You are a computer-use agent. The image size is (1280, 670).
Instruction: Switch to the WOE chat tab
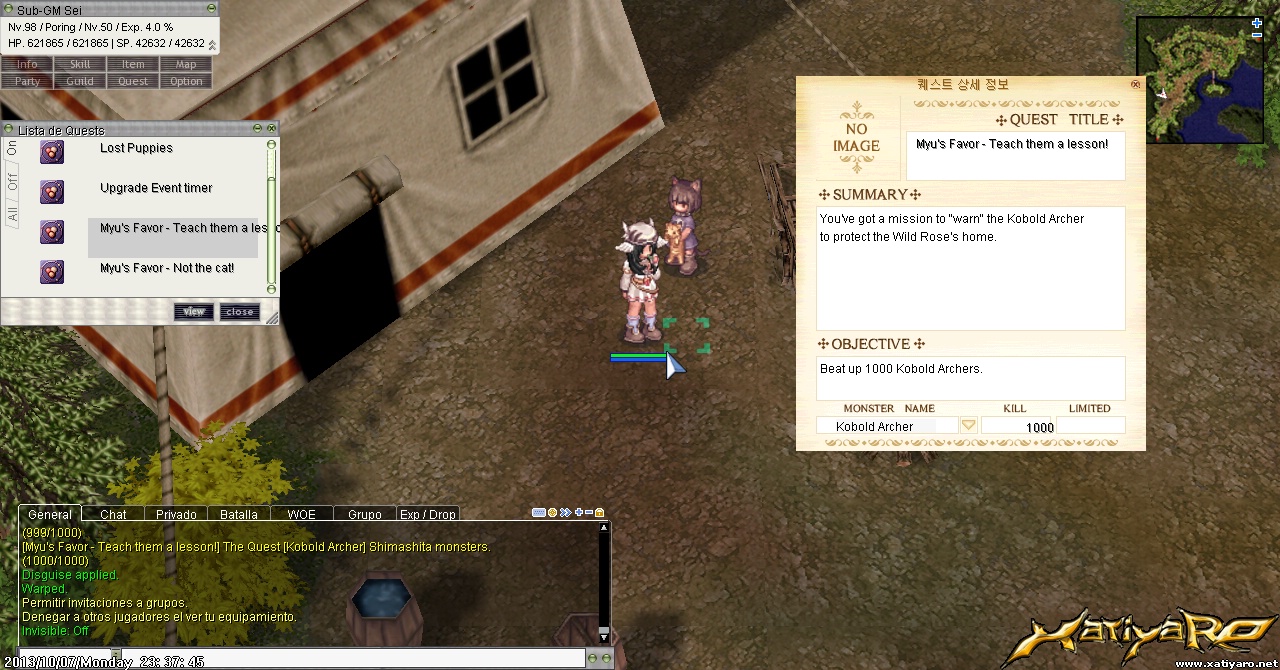[301, 515]
